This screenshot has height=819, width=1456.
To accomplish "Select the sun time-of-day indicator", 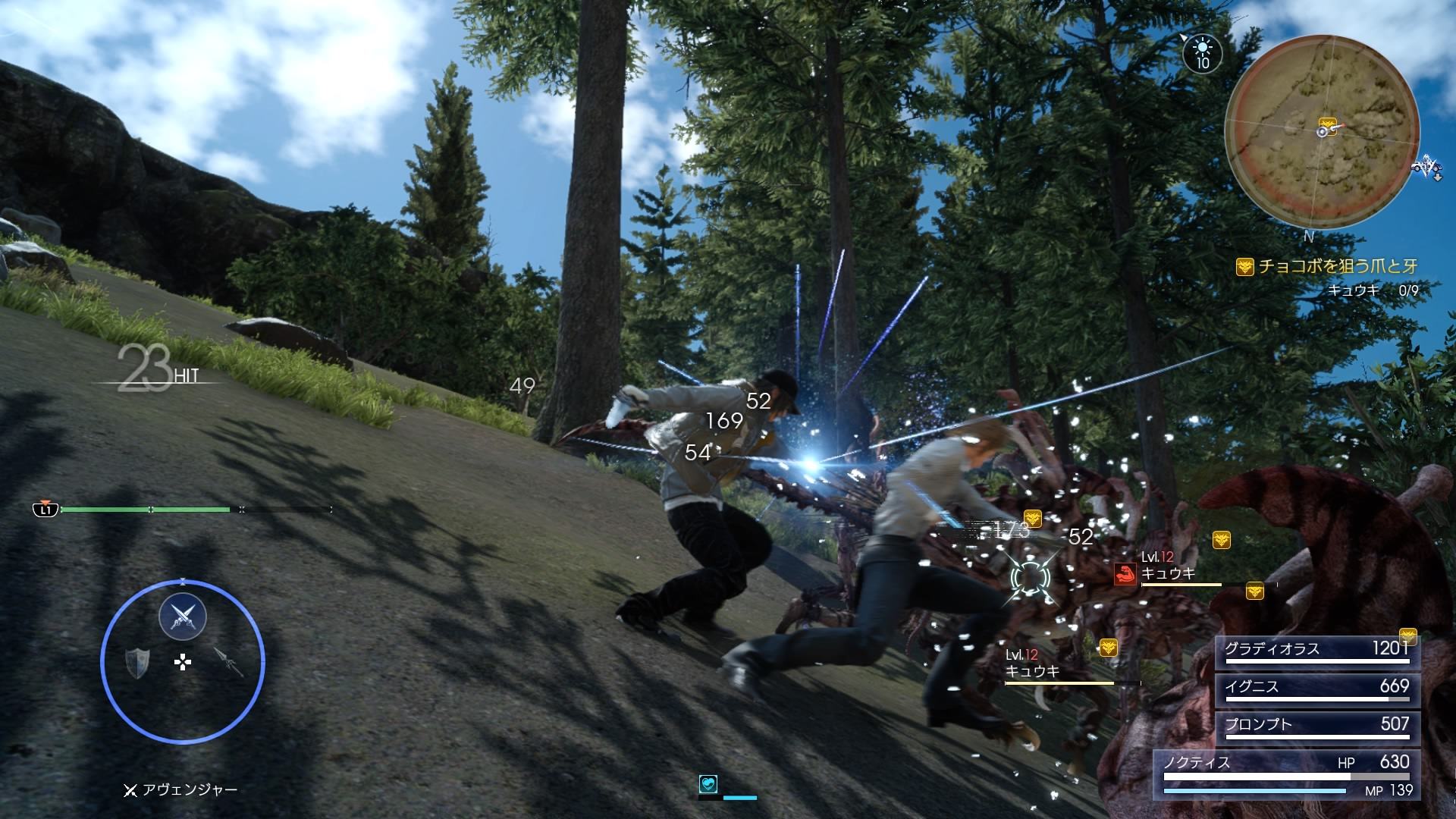I will [1202, 52].
